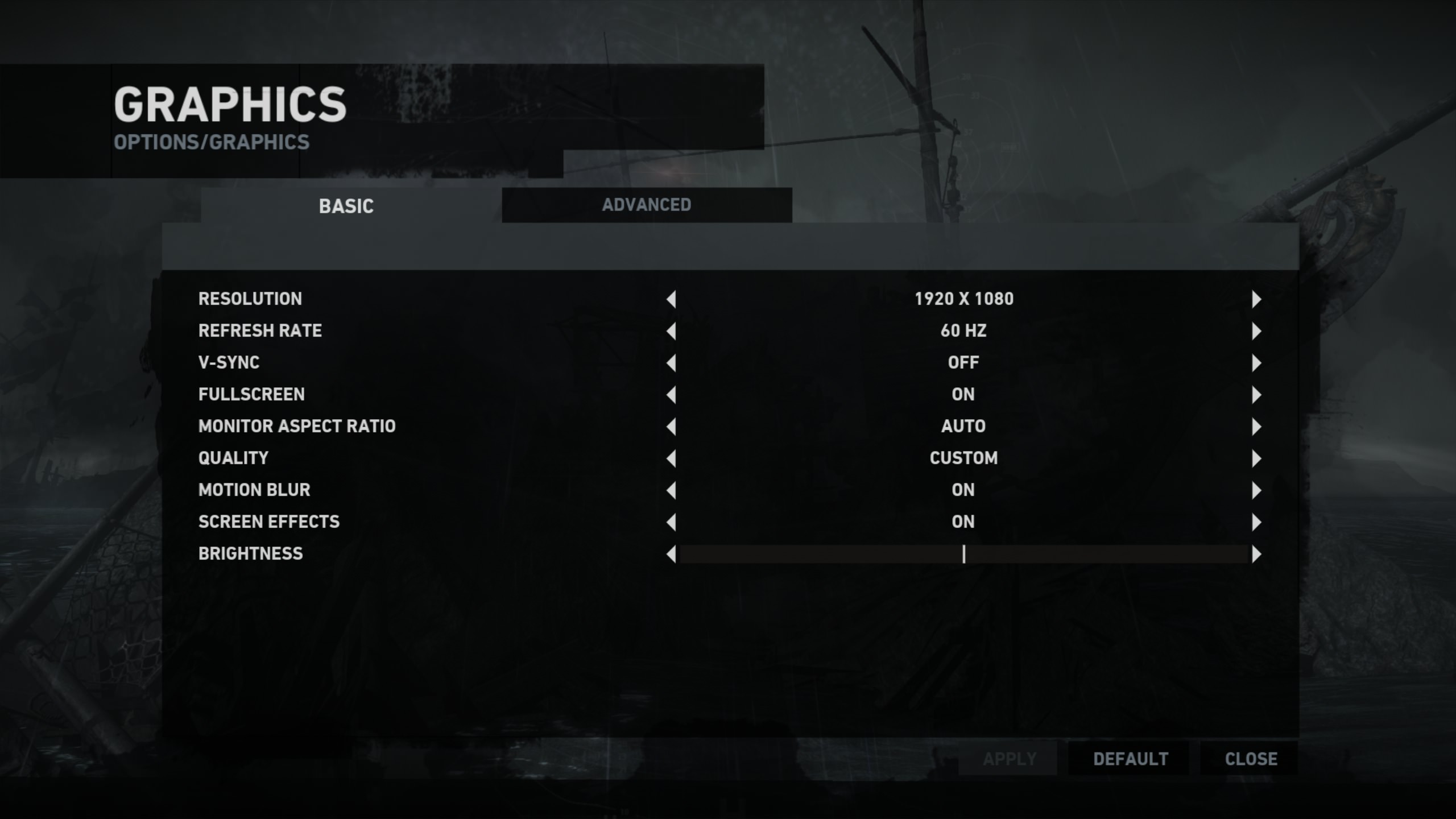Image resolution: width=1456 pixels, height=819 pixels.
Task: Toggle Screen Effects with right arrow
Action: click(x=1256, y=522)
